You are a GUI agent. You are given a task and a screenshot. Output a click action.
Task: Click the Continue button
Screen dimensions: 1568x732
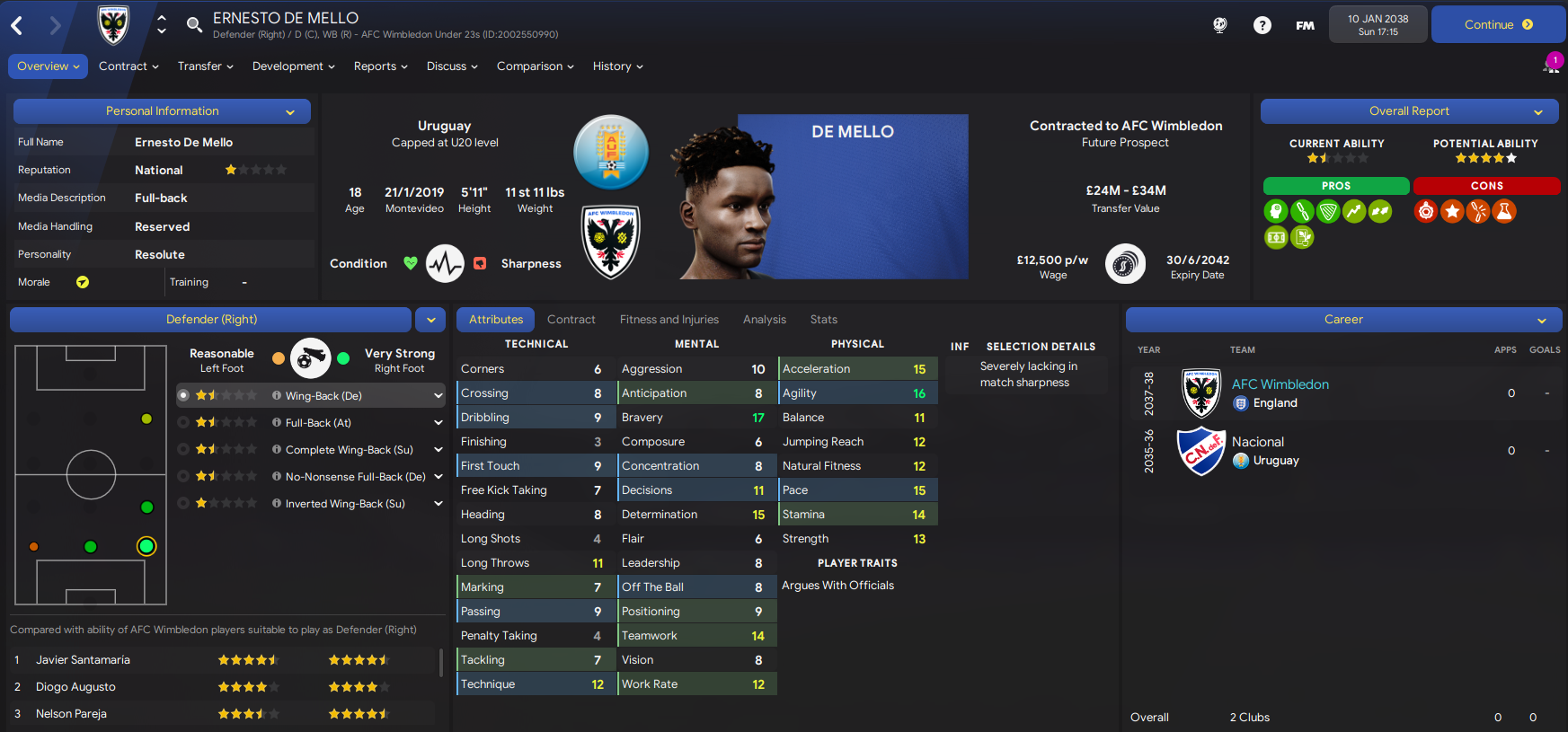1498,25
